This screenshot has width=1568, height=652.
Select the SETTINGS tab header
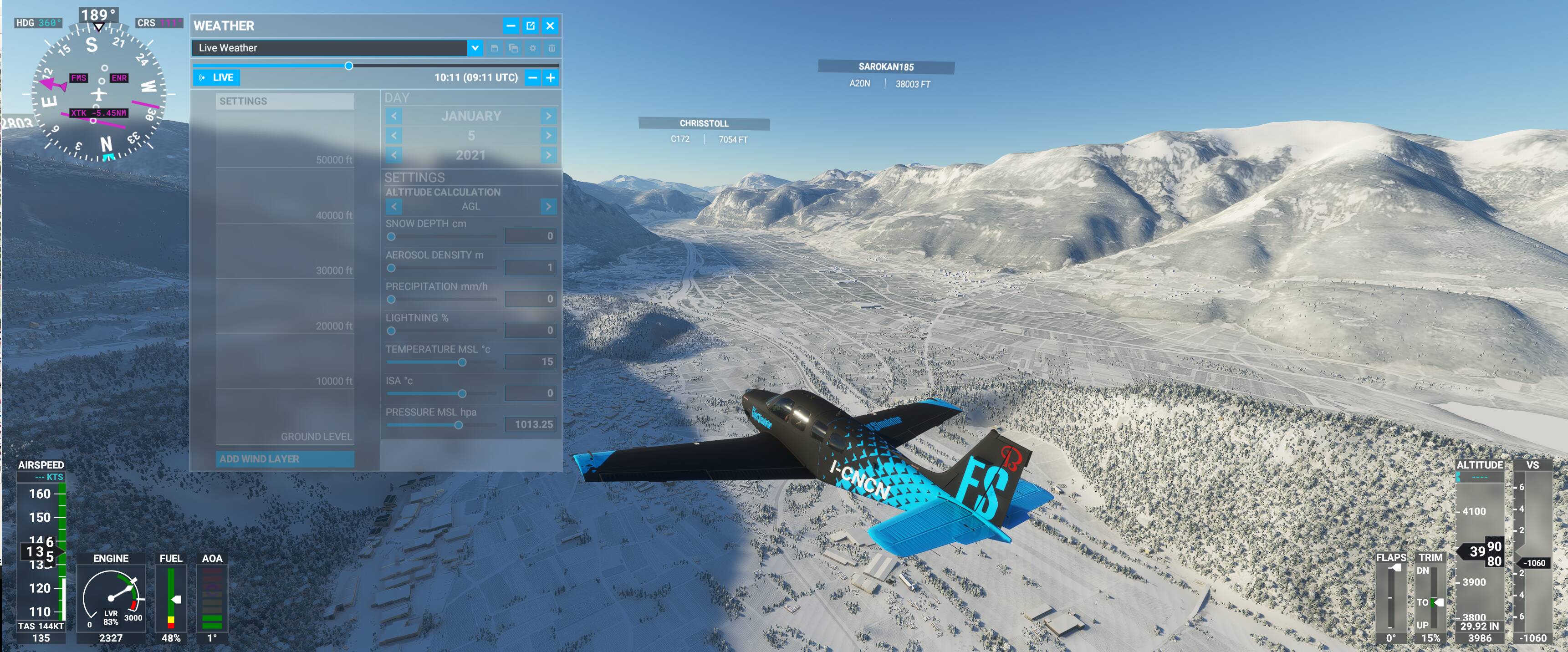[x=285, y=101]
